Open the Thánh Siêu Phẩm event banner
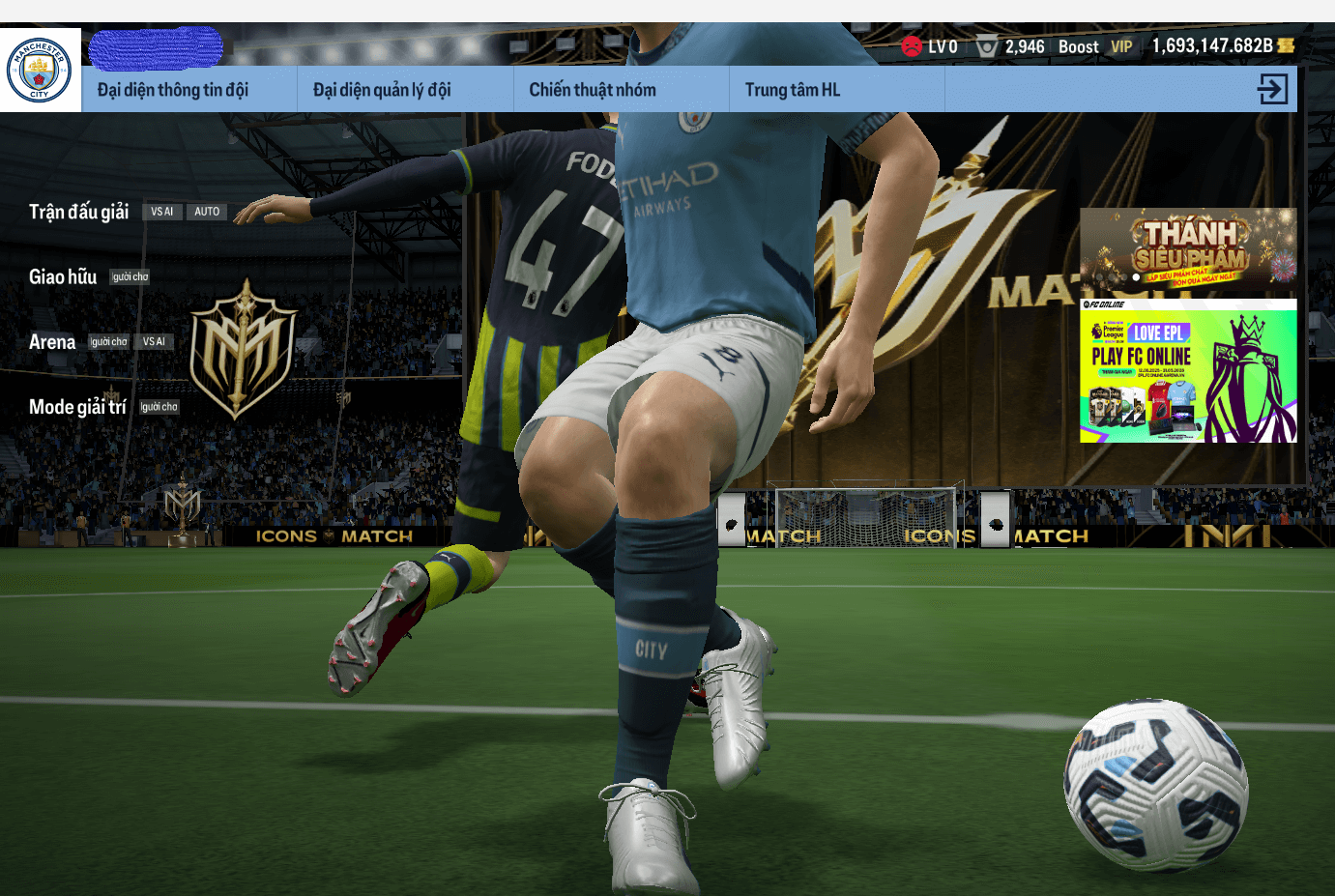Viewport: 1335px width, 896px height. 1188,249
